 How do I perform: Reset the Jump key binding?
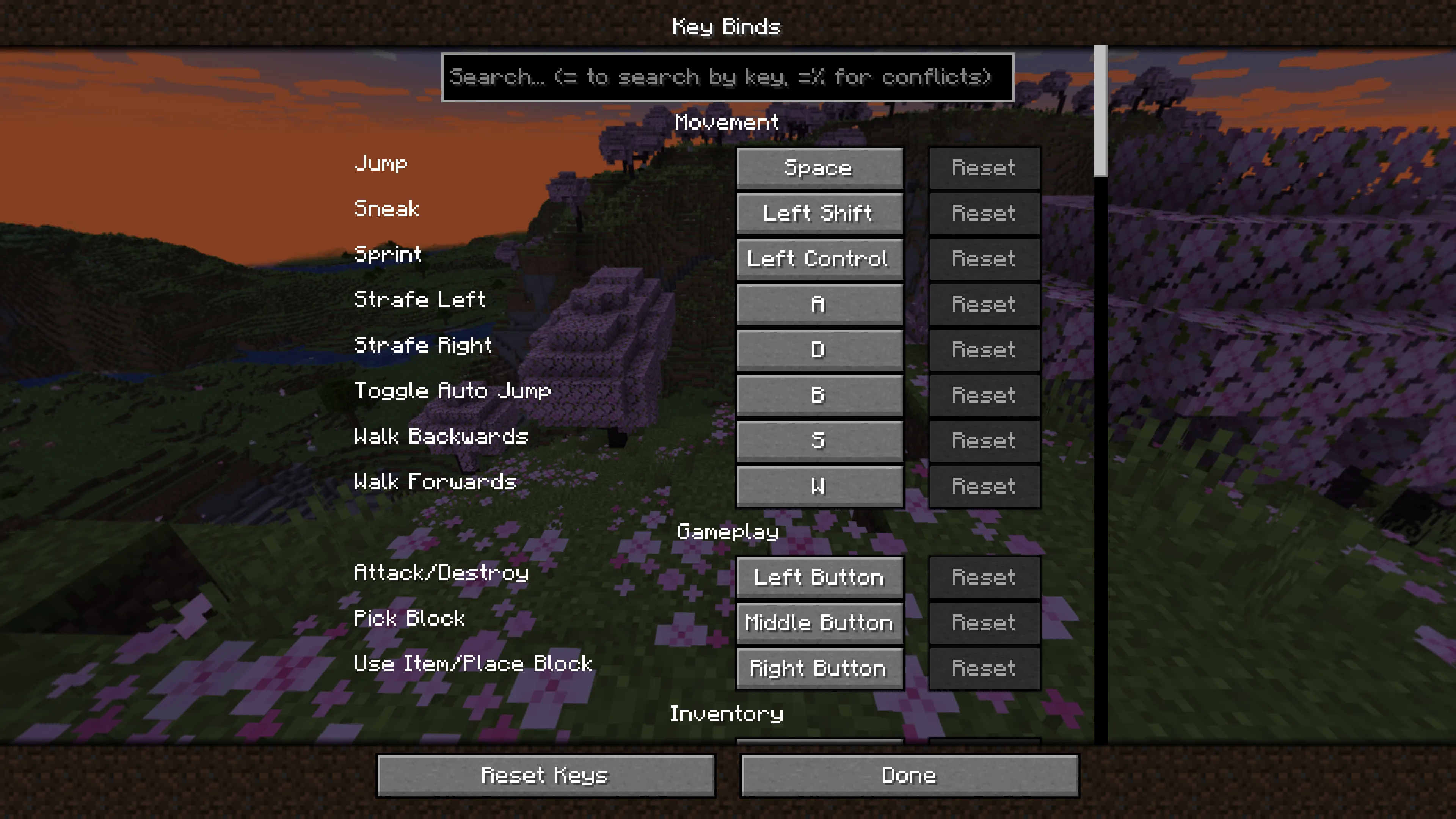984,167
